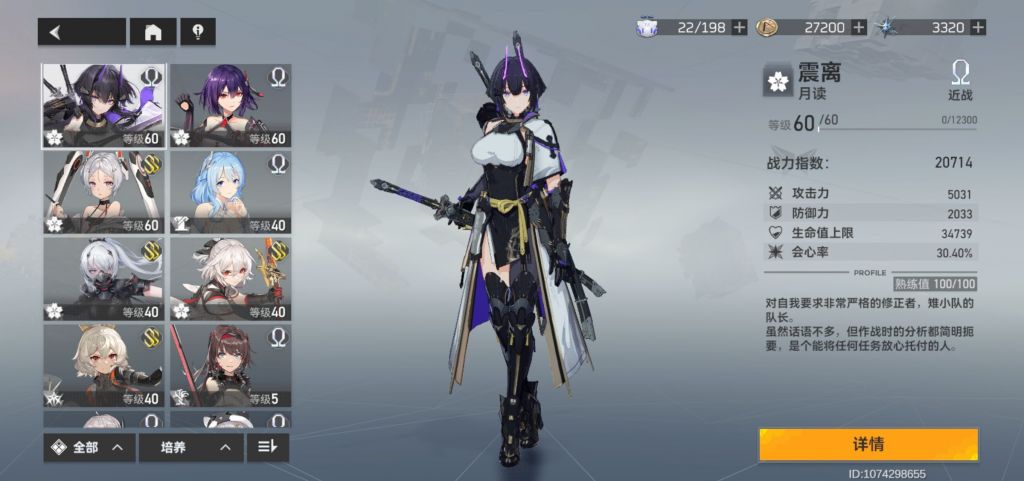Tap the Omega class icon above 近战
Image resolution: width=1024 pixels, height=481 pixels.
click(x=960, y=73)
